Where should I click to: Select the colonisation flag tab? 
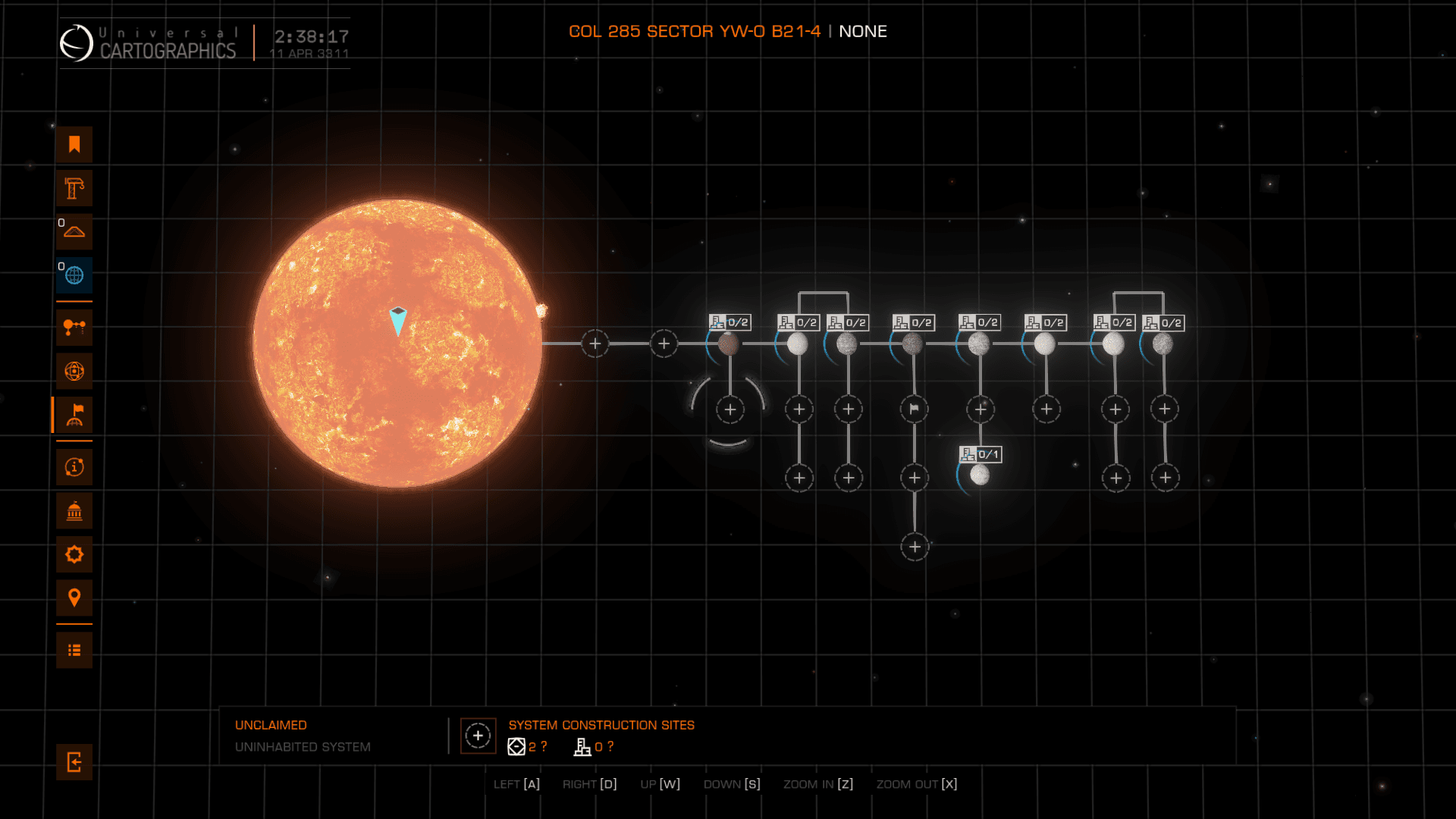pos(74,415)
